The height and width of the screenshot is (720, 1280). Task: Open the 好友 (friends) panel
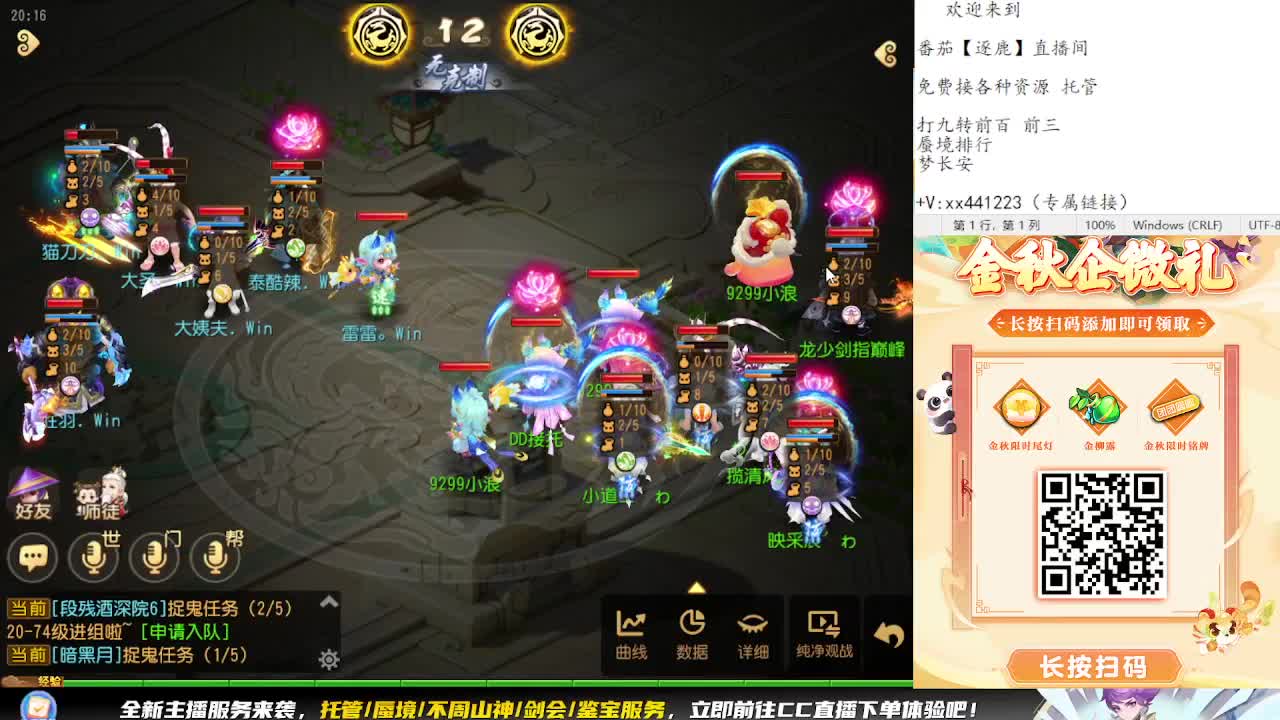(33, 493)
